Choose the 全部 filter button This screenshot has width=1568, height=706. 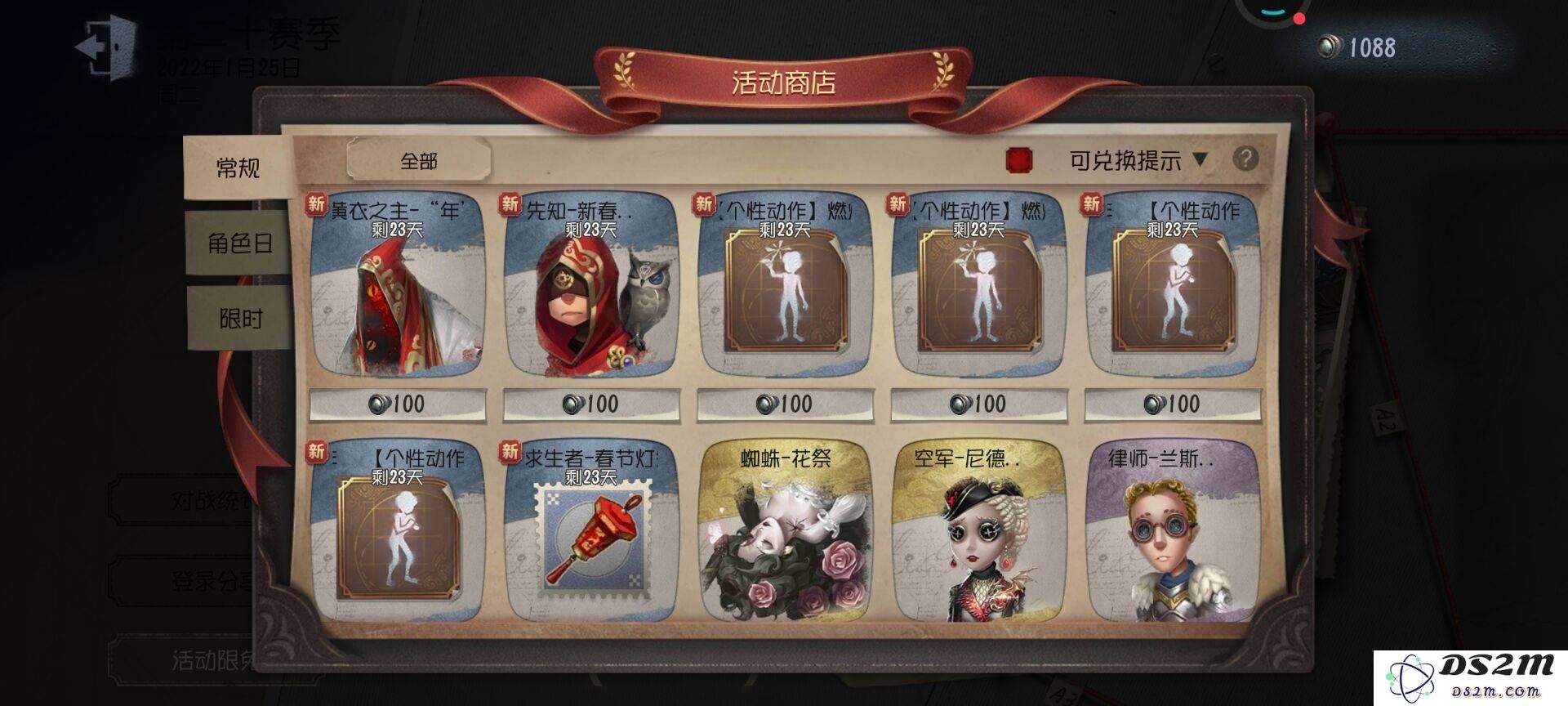point(419,161)
